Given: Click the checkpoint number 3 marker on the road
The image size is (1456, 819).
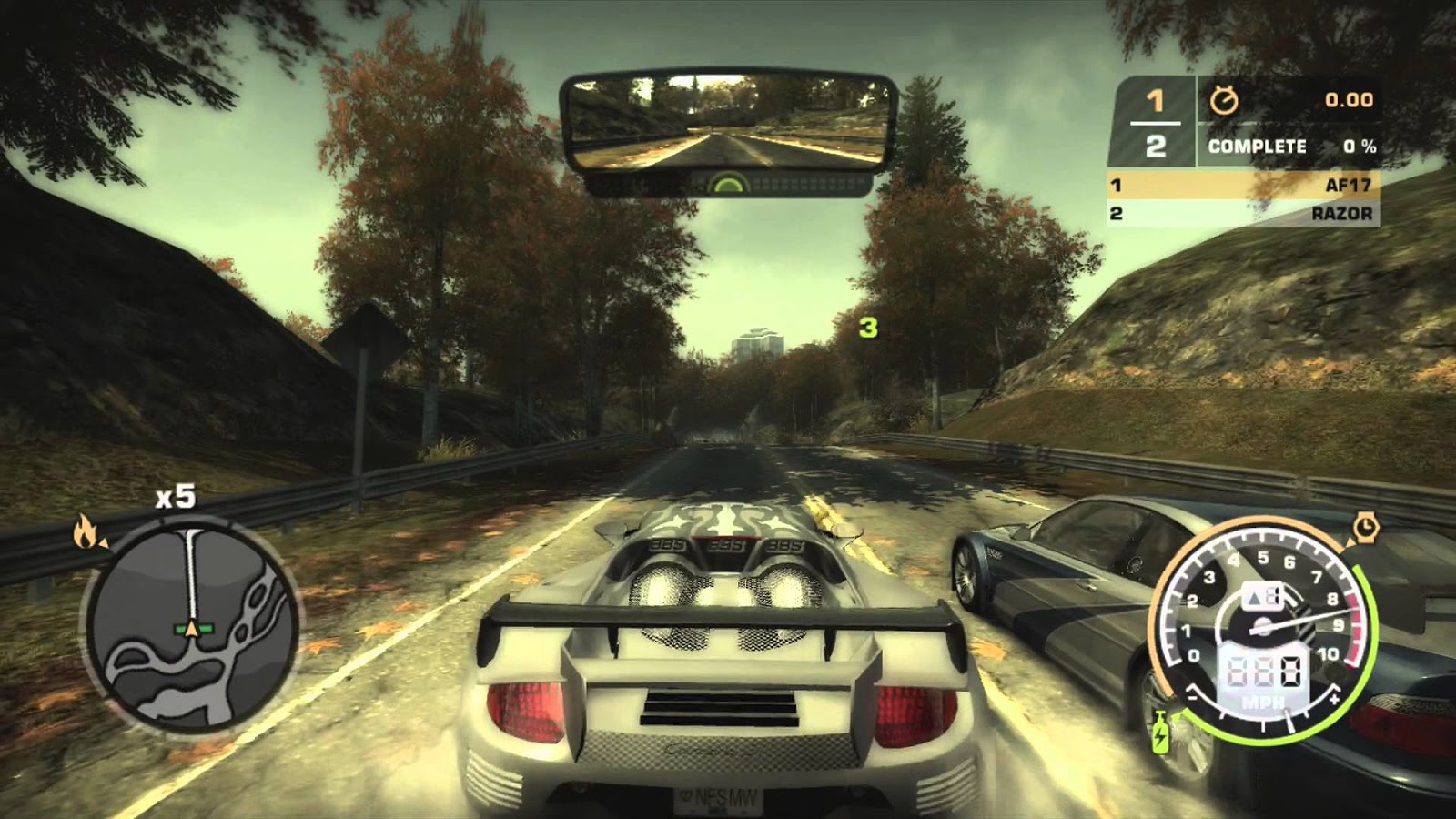Looking at the screenshot, I should [870, 330].
